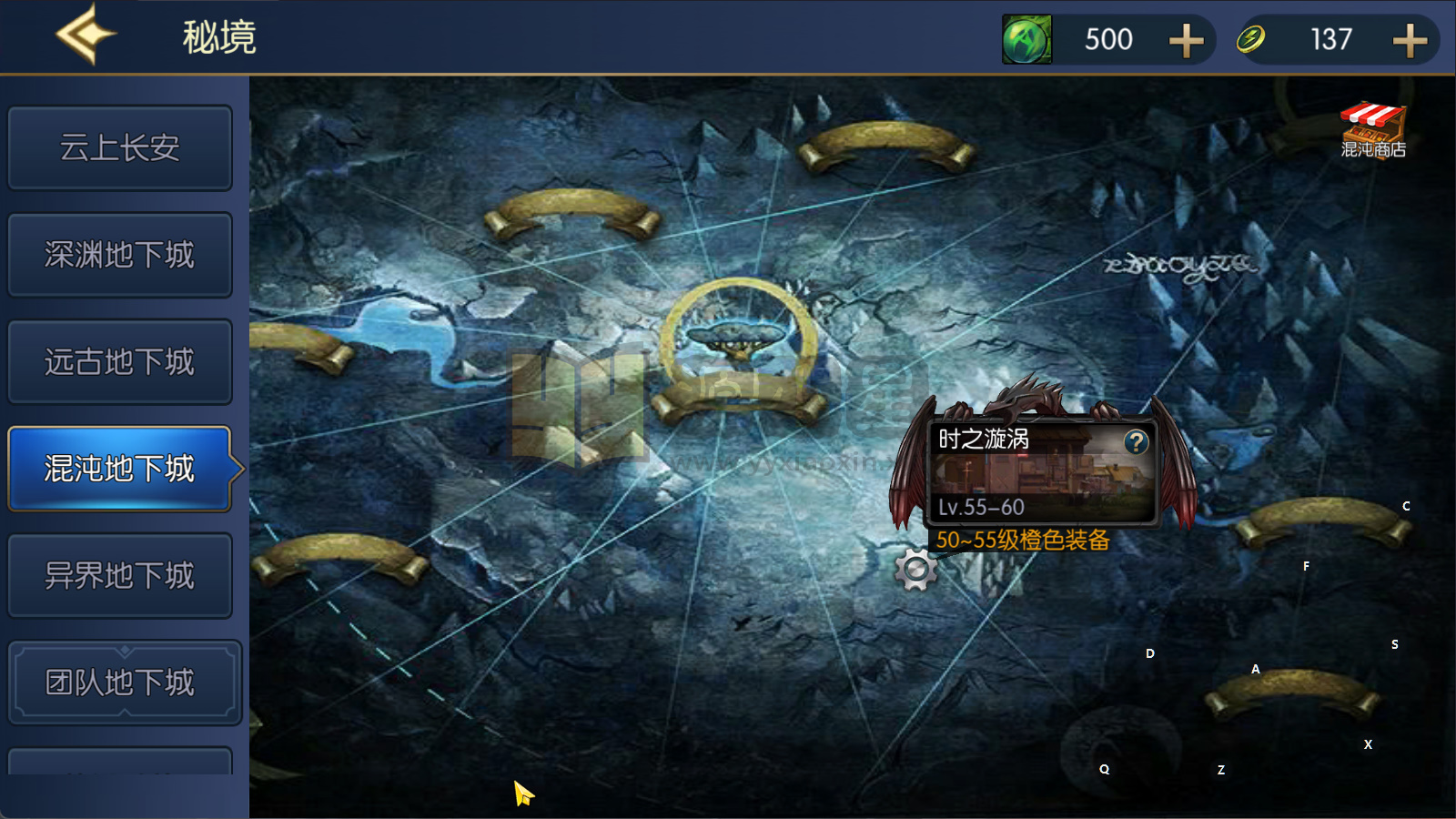Select 远古地下城 in the sidebar

(119, 361)
